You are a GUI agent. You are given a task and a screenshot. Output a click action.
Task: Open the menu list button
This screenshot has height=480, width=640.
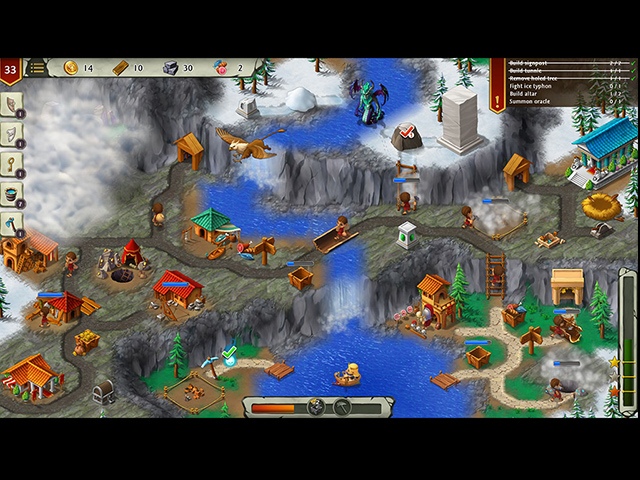(37, 68)
